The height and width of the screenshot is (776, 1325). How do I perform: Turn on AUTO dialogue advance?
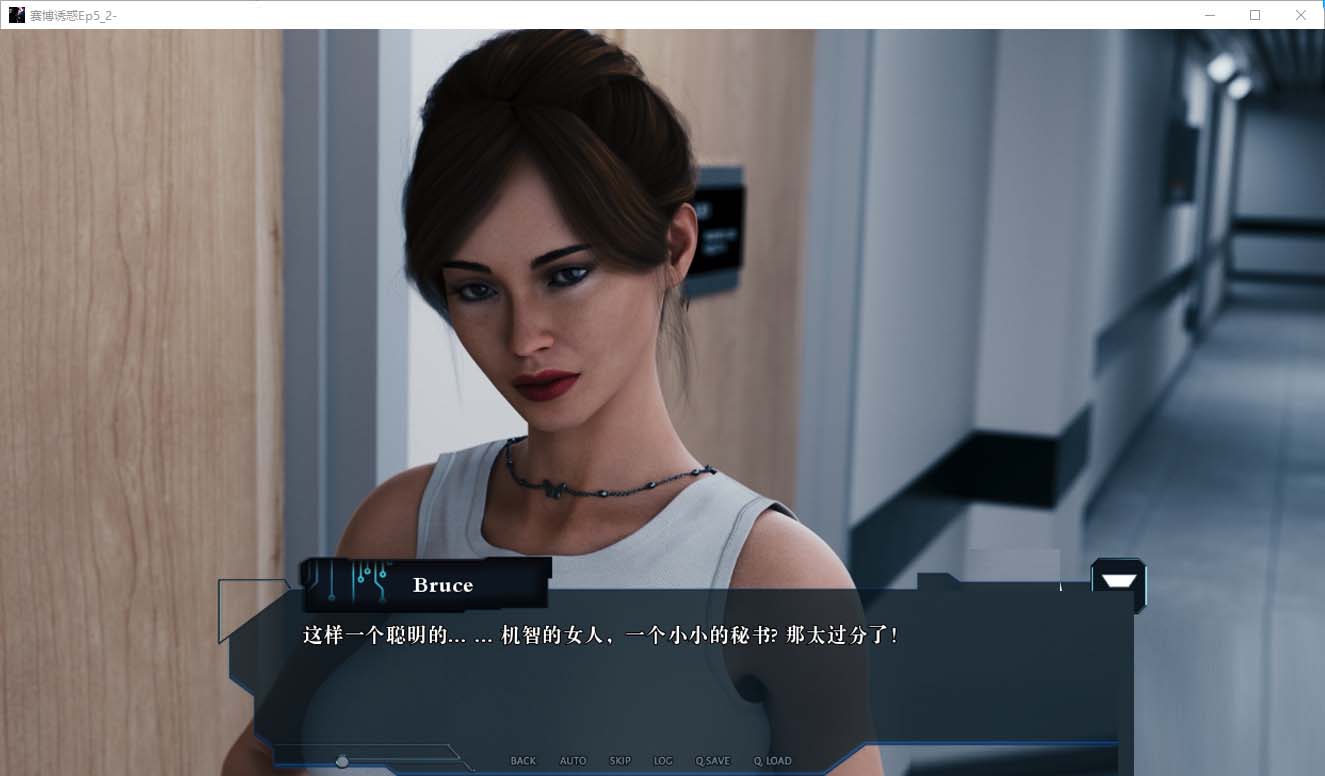[x=573, y=761]
